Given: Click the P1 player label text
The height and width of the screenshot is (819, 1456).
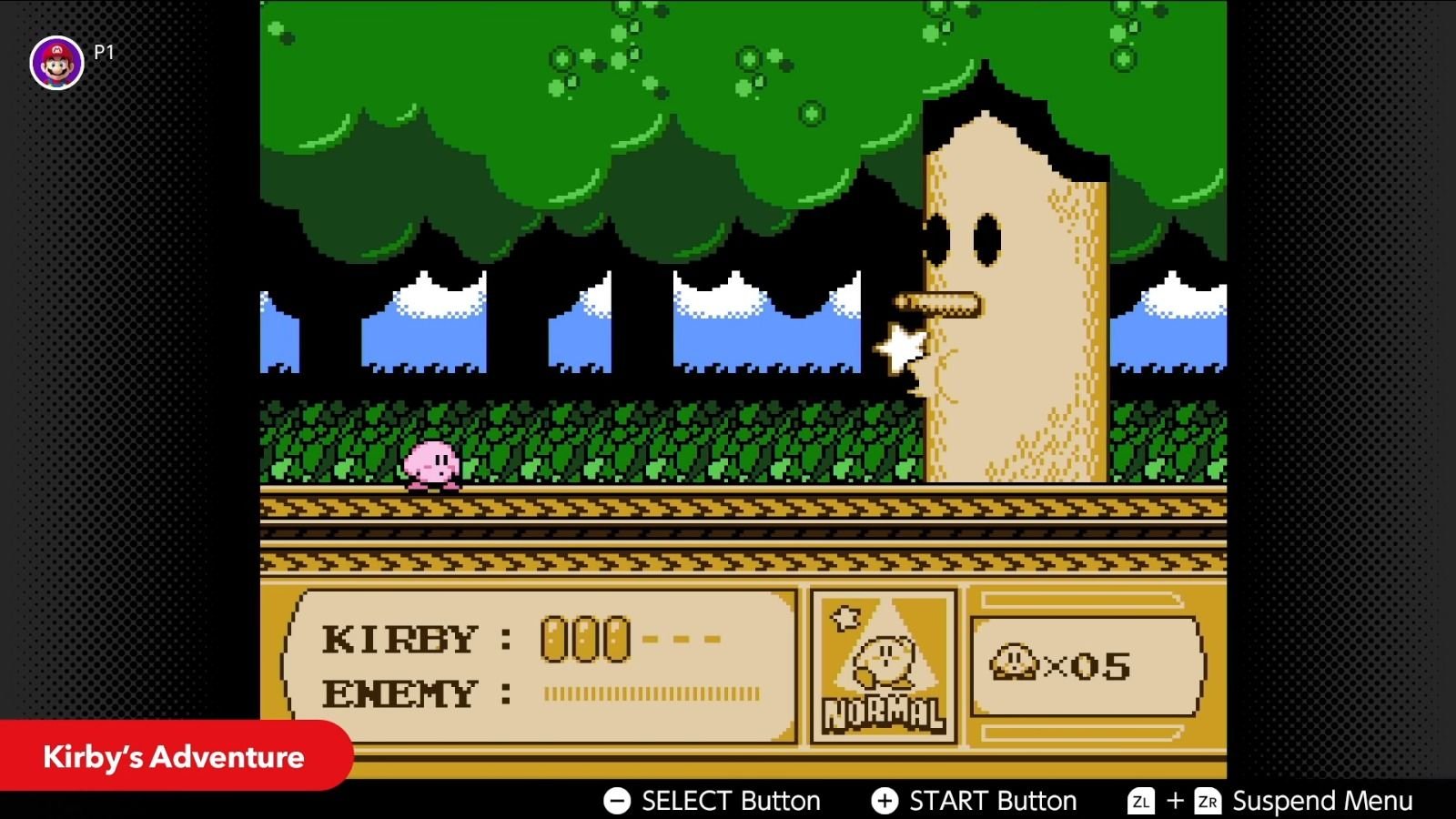Looking at the screenshot, I should point(101,52).
